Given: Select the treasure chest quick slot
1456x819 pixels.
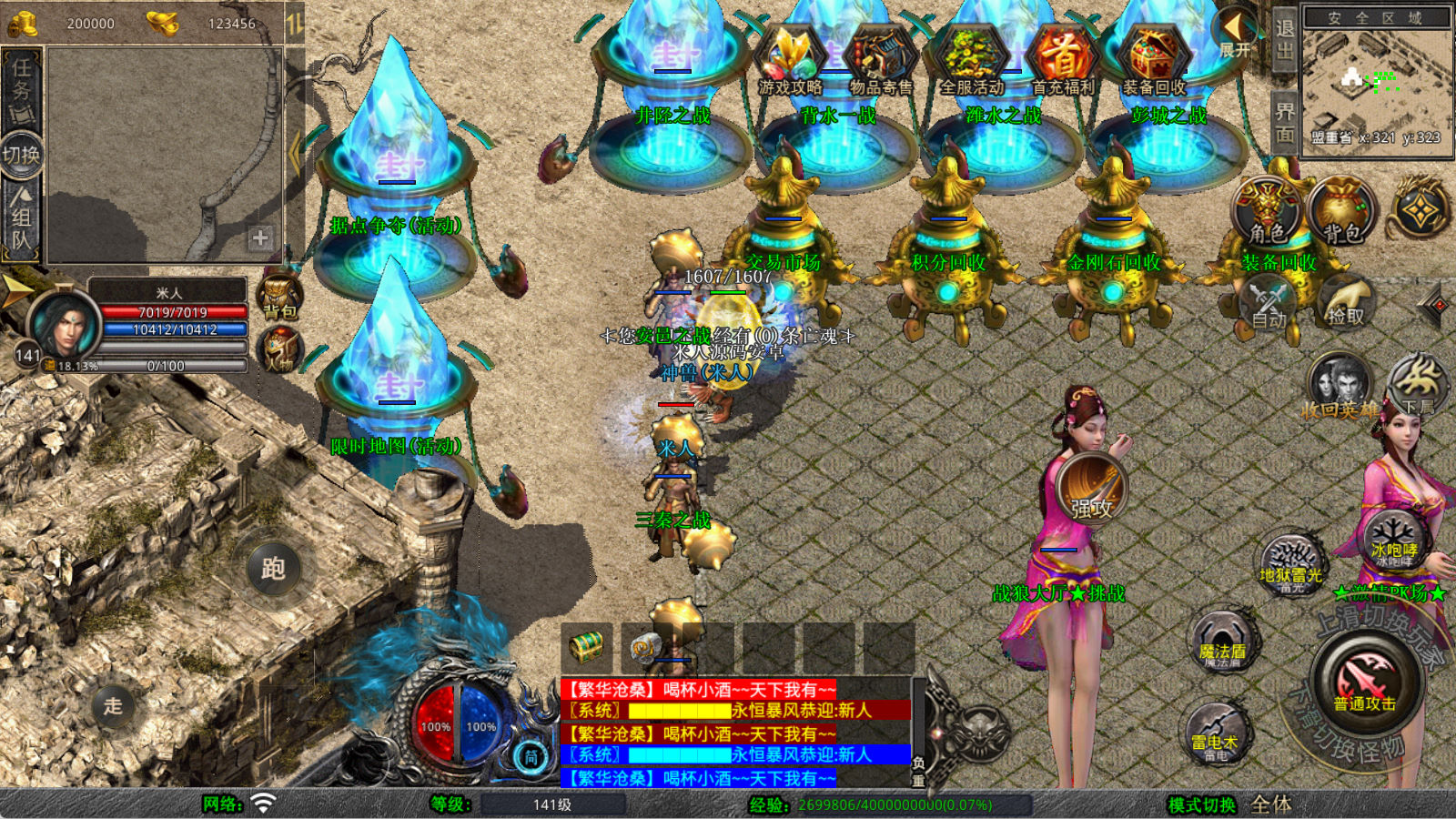Looking at the screenshot, I should (586, 647).
